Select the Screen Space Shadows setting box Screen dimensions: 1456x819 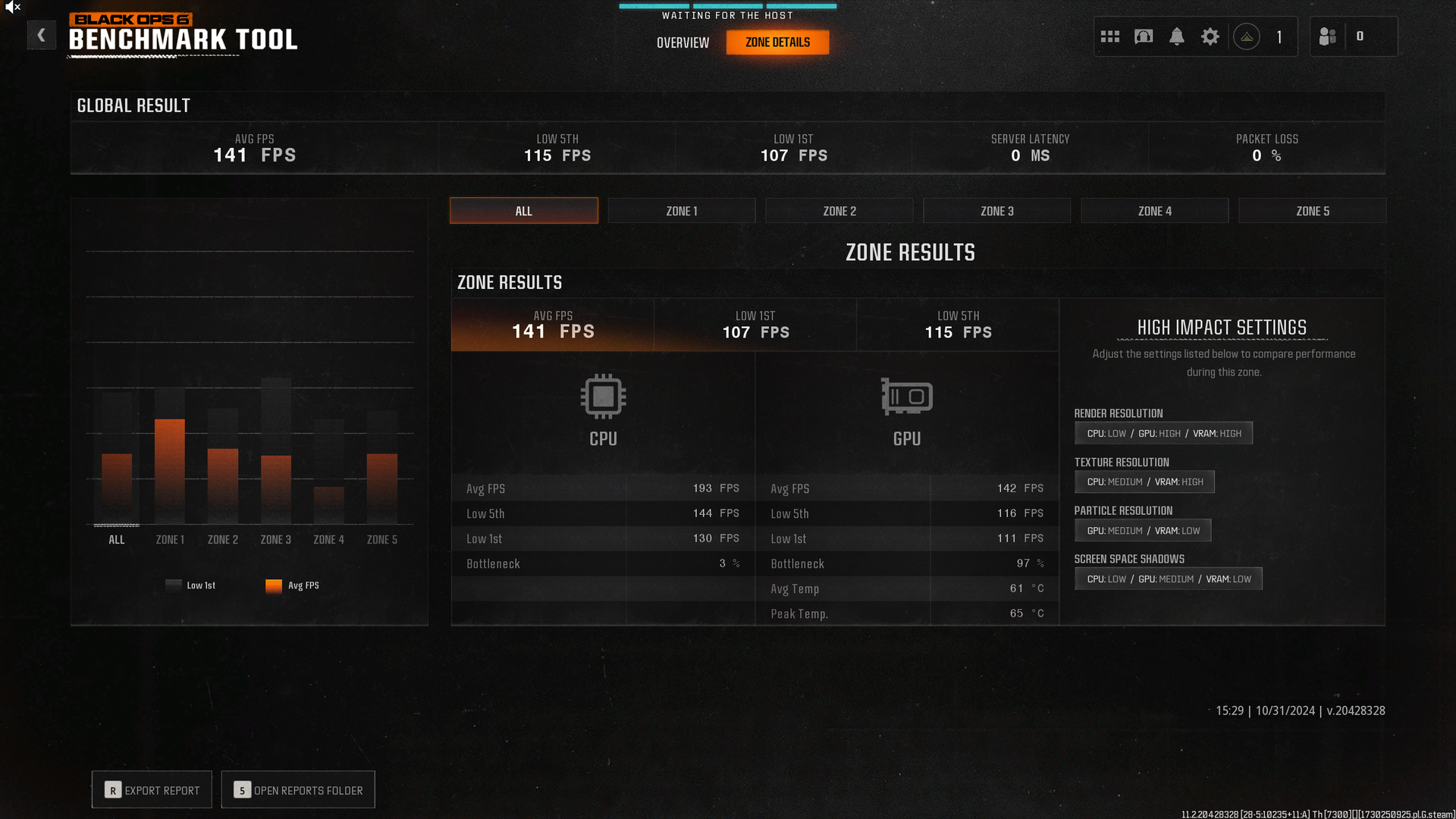(x=1168, y=579)
